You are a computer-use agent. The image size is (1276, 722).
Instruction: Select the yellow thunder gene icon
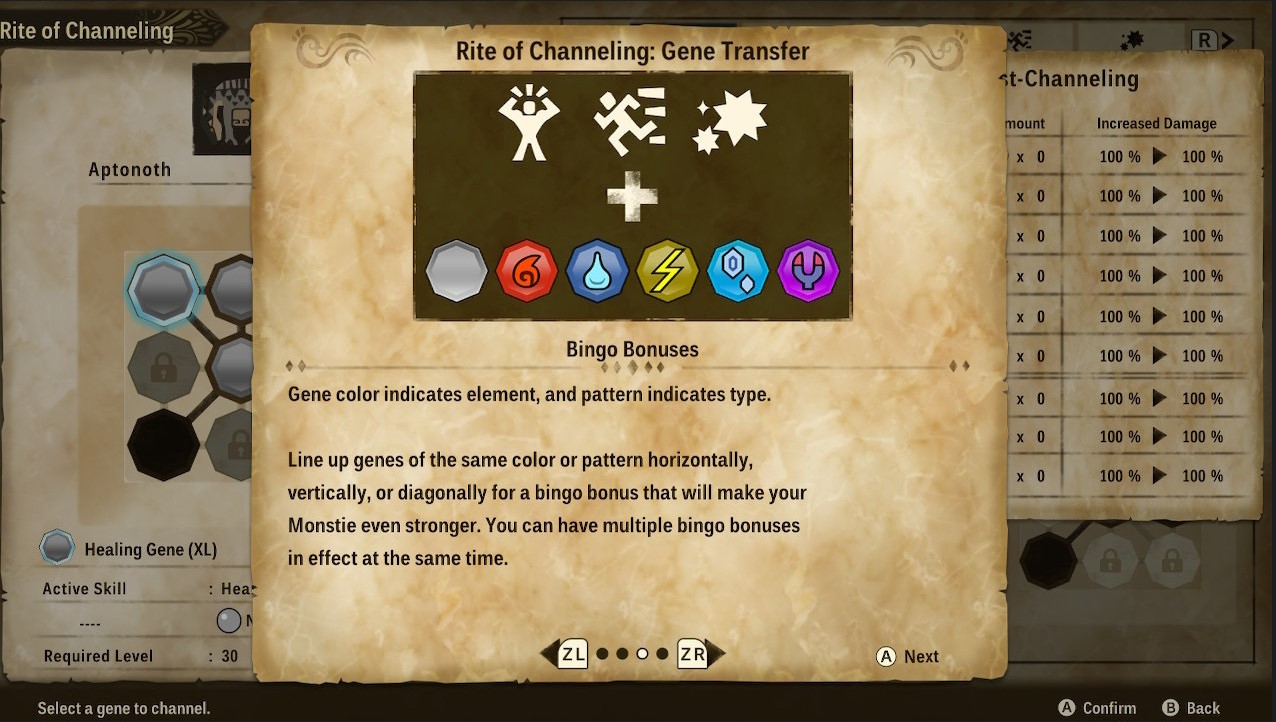(x=667, y=271)
